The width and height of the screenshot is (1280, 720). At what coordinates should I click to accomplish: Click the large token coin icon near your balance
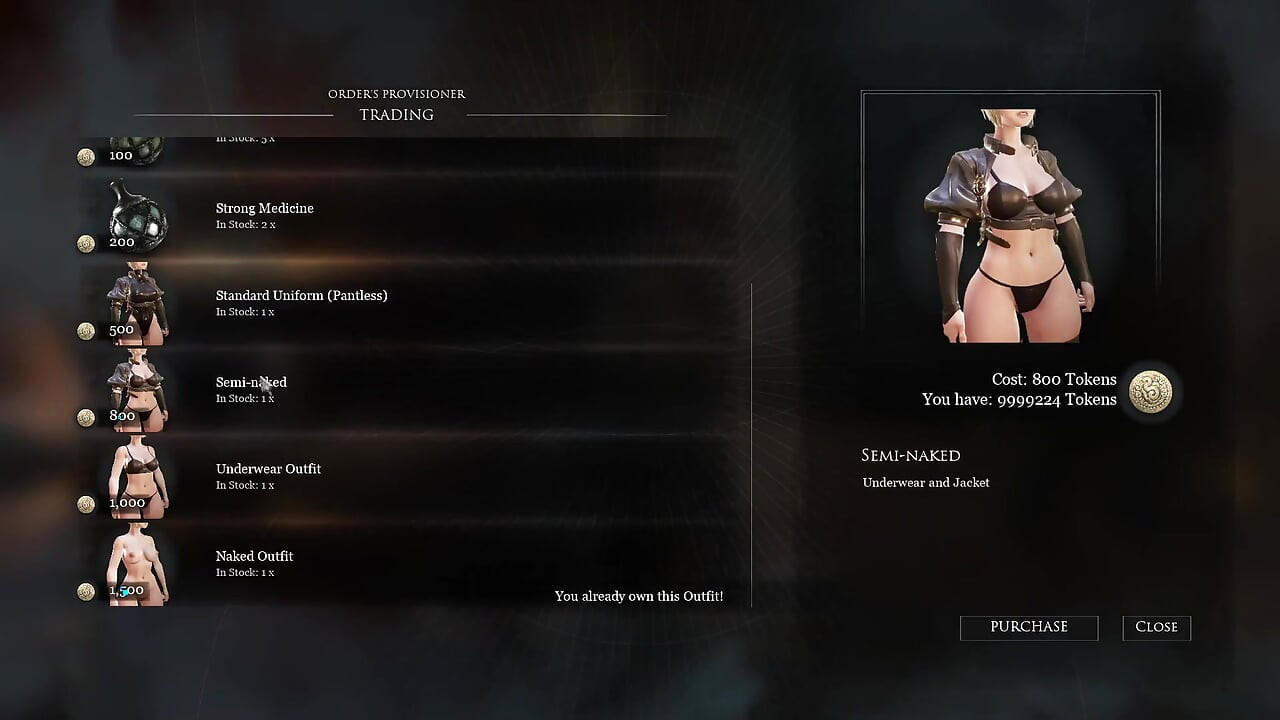pyautogui.click(x=1150, y=393)
